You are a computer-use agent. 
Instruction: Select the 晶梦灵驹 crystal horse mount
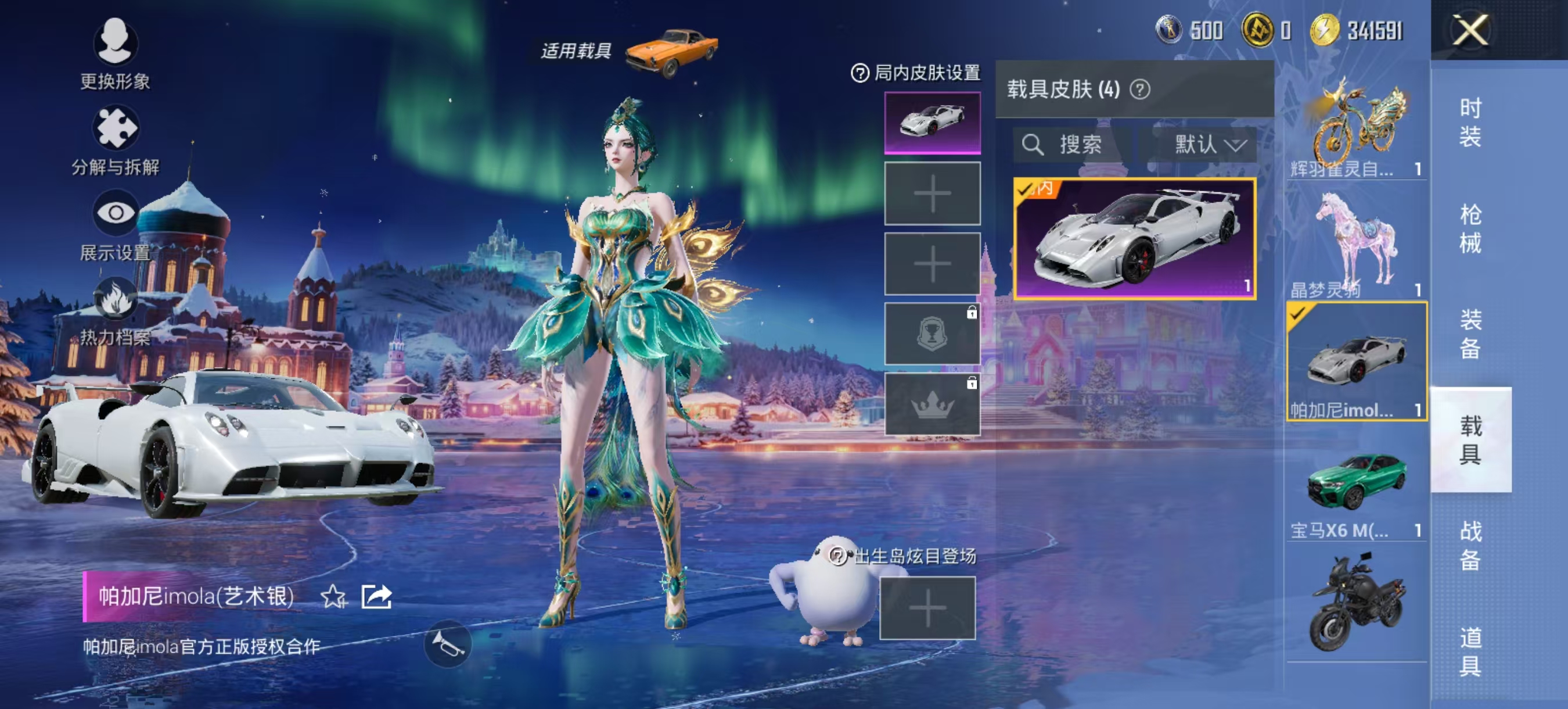[1356, 244]
